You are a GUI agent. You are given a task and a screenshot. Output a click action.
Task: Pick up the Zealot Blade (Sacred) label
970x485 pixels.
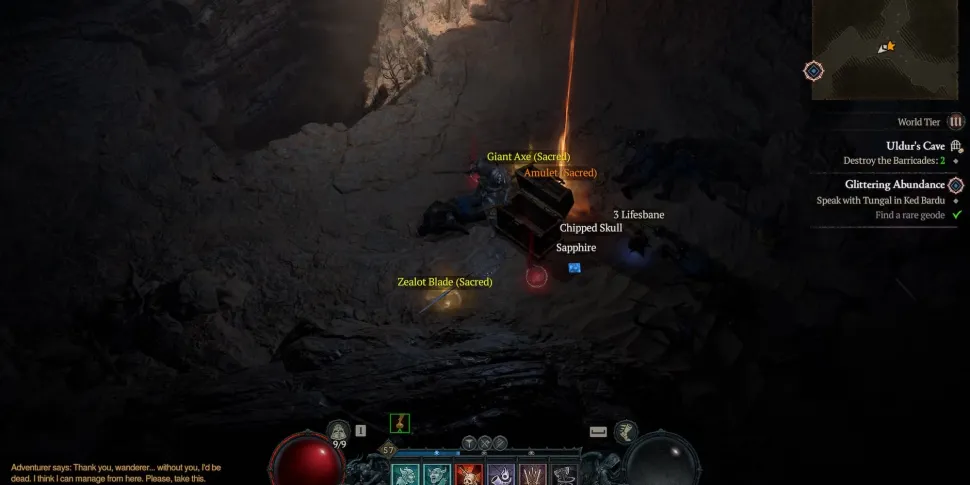(445, 282)
